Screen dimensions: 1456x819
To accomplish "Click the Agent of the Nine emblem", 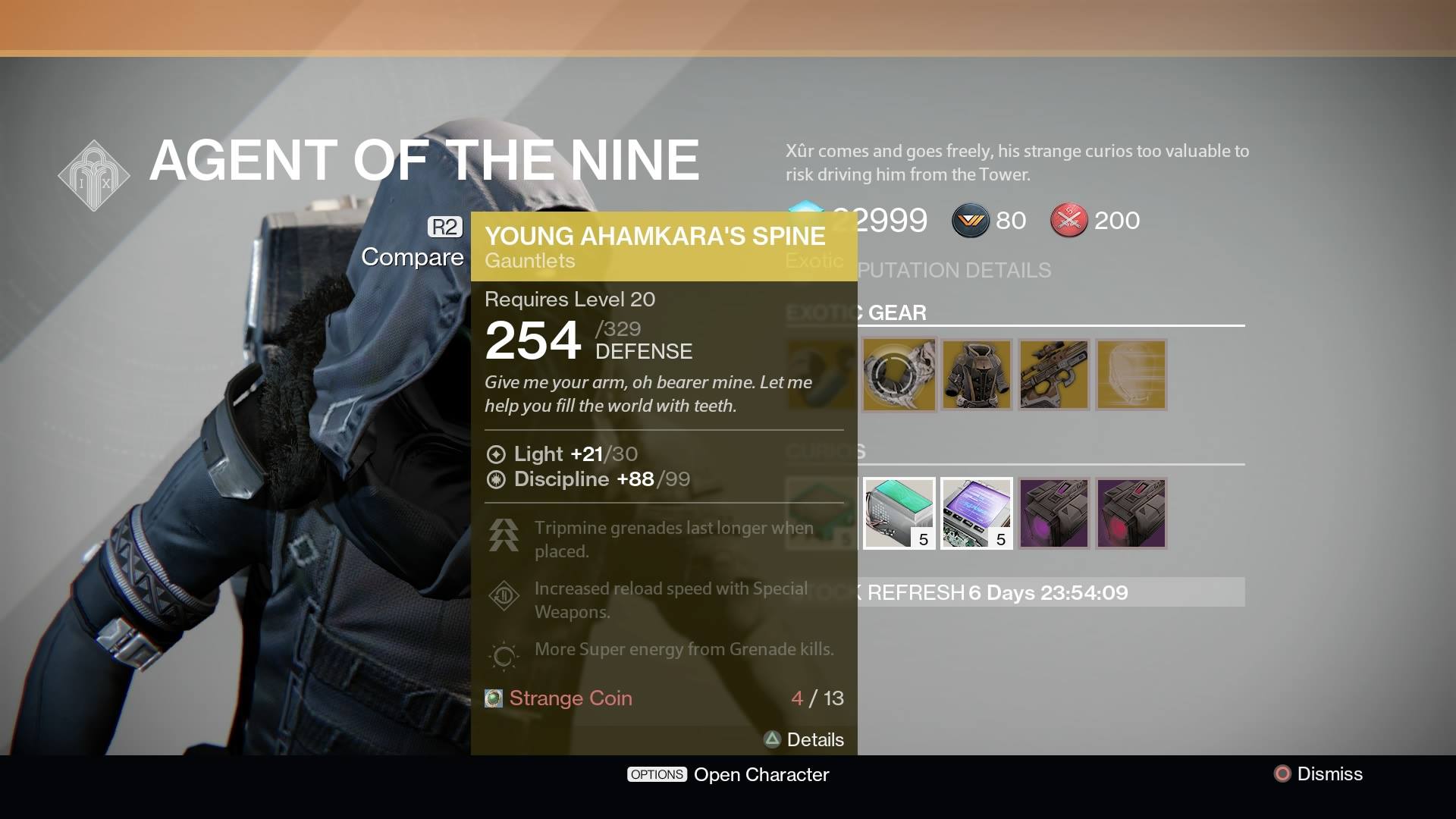I will point(94,174).
